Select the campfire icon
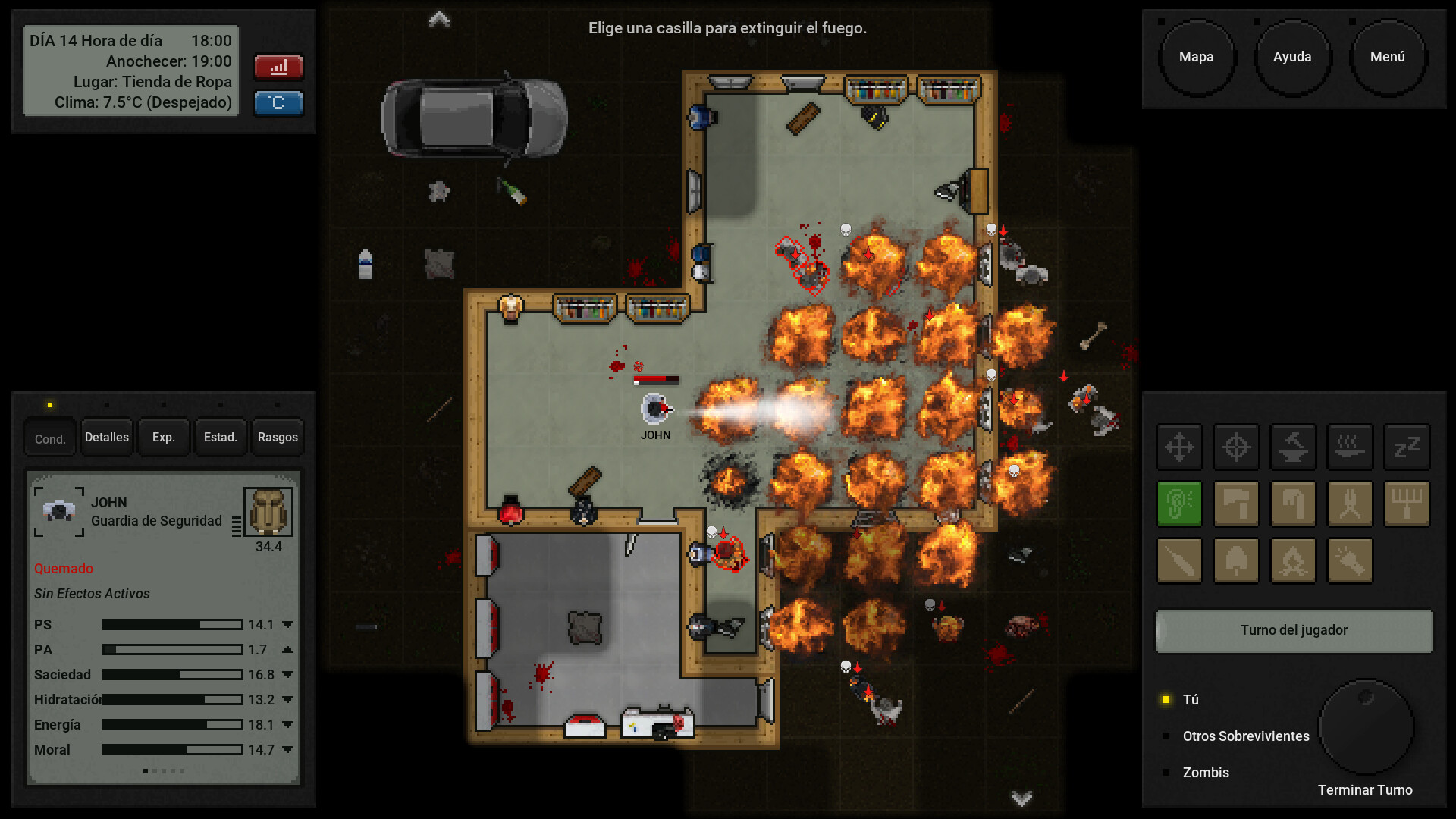 click(x=1293, y=560)
